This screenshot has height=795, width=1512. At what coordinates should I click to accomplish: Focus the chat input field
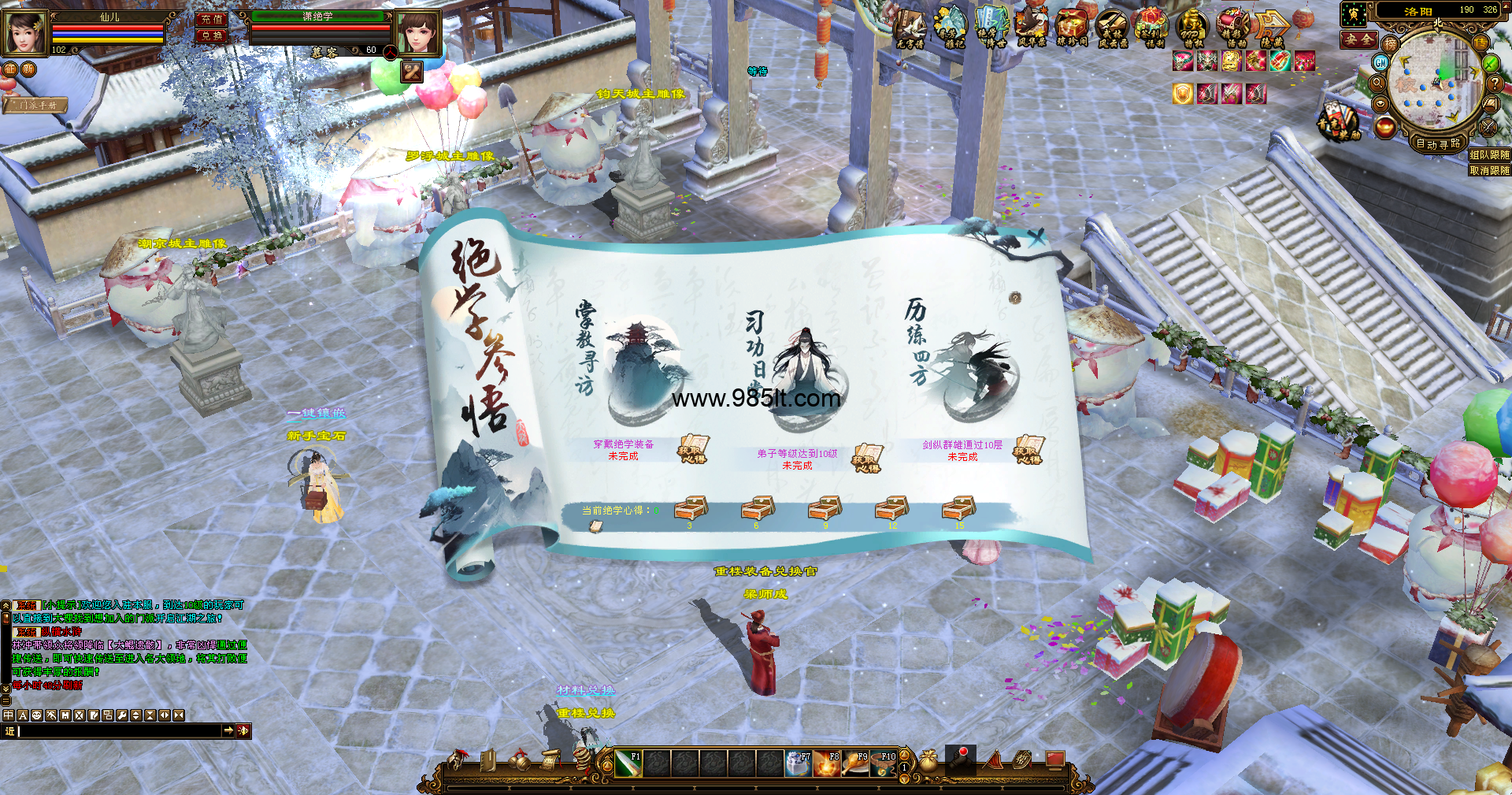[x=118, y=731]
